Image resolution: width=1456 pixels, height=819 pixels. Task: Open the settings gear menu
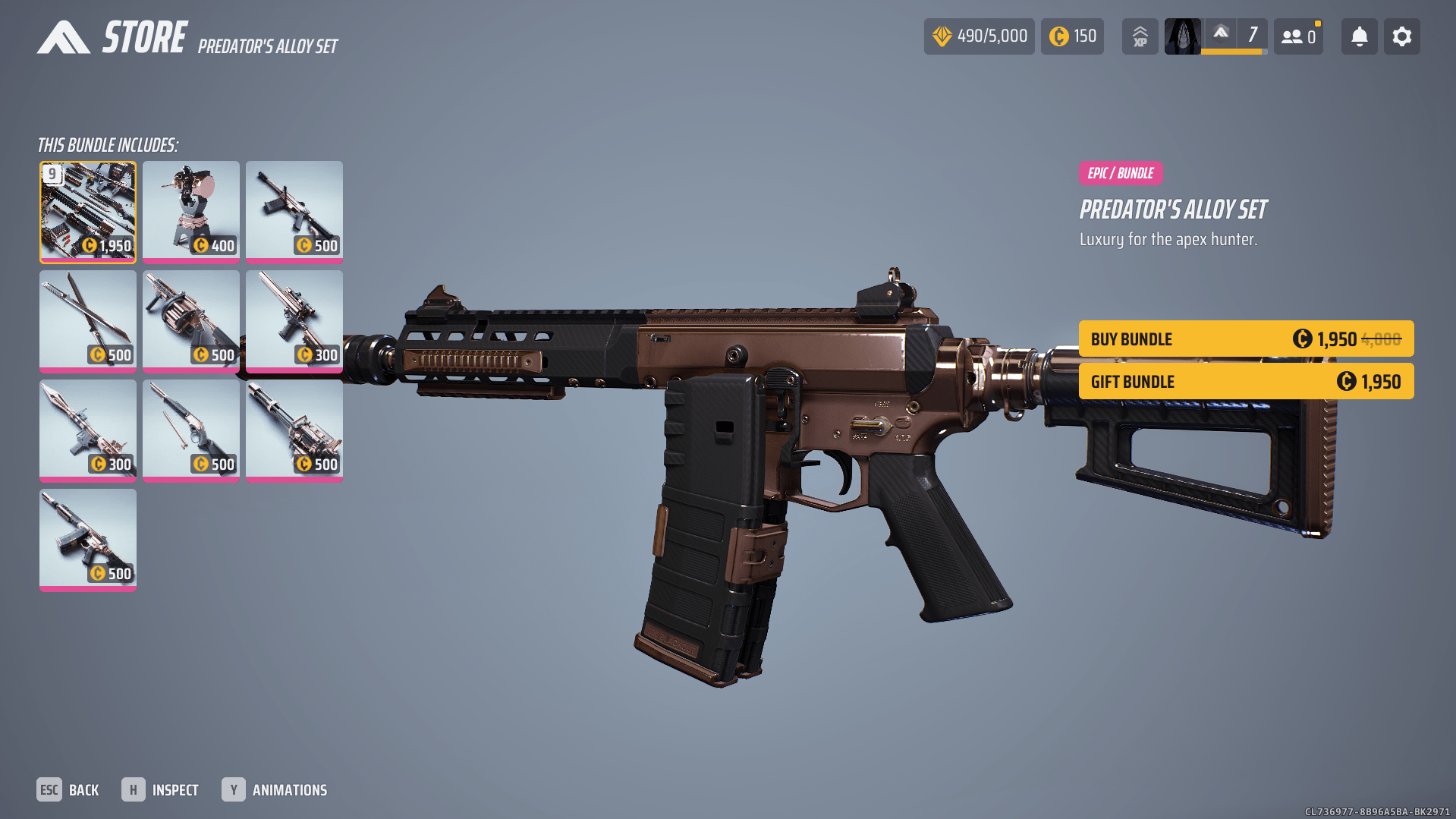tap(1401, 36)
